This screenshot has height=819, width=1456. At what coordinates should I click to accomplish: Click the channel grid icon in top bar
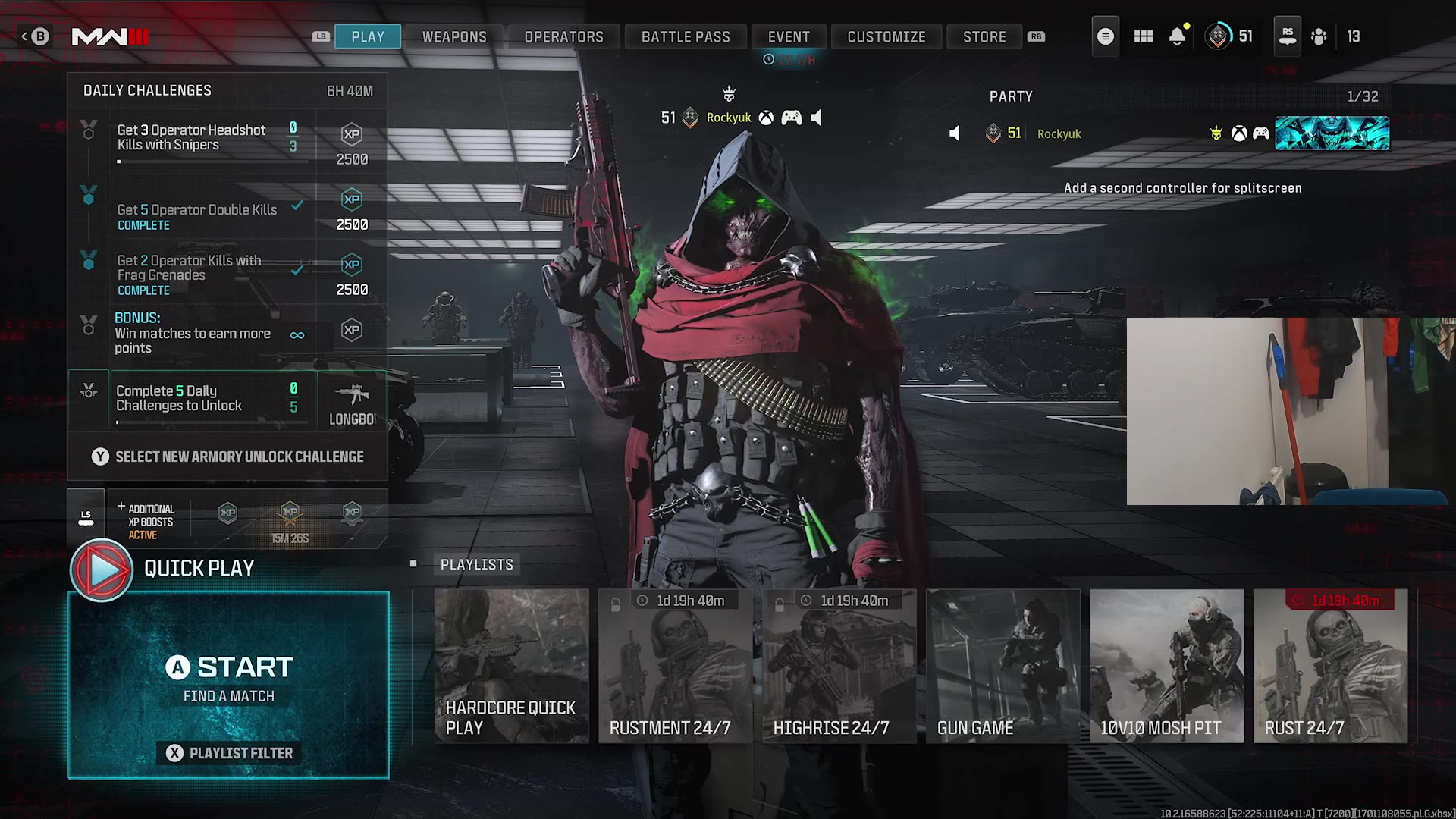[1143, 36]
